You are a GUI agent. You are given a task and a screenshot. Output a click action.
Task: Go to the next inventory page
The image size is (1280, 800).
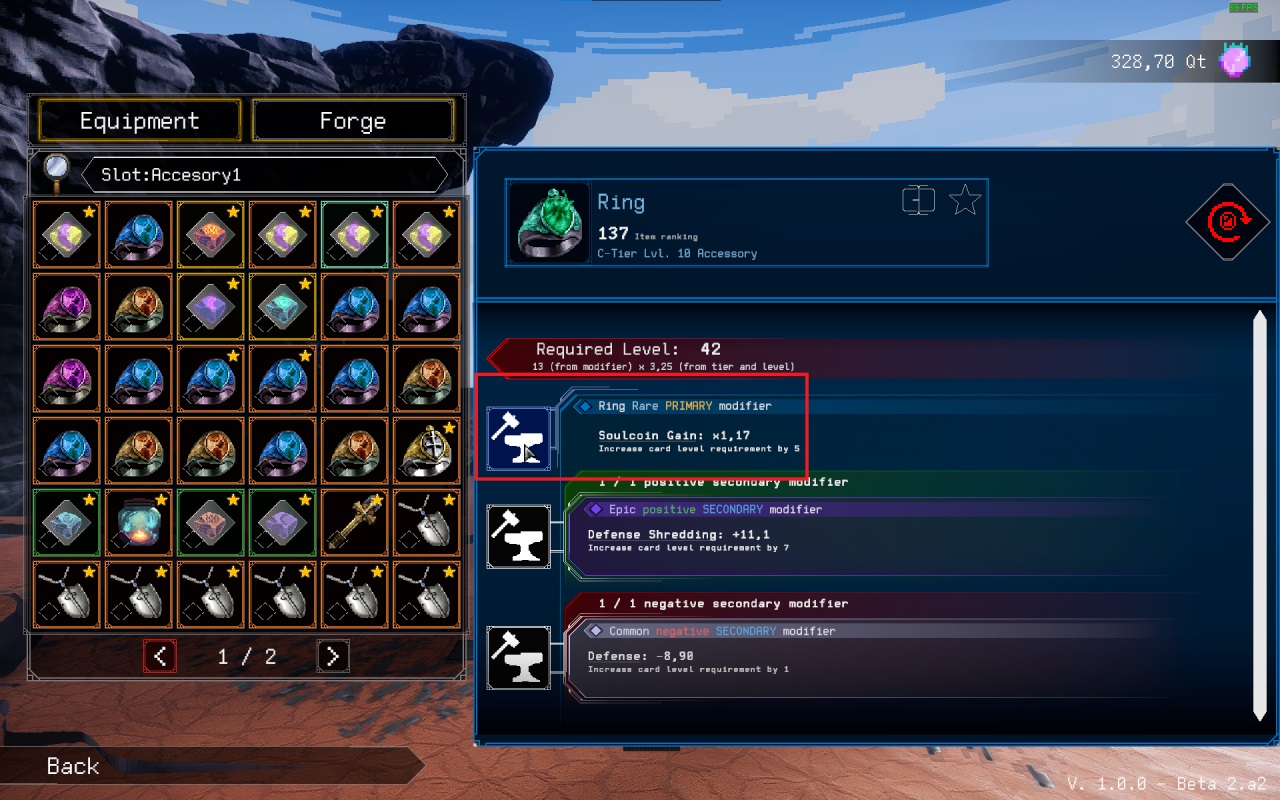pos(333,656)
